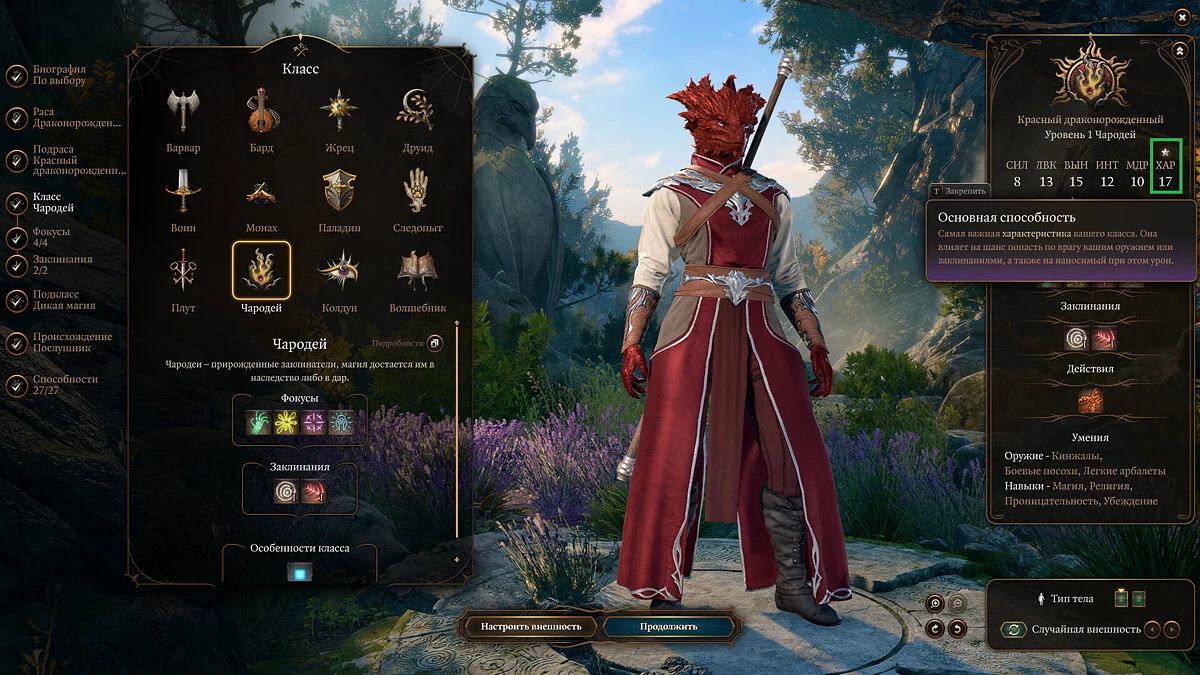Select the Варвар class icon
1200x675 pixels.
pos(183,111)
